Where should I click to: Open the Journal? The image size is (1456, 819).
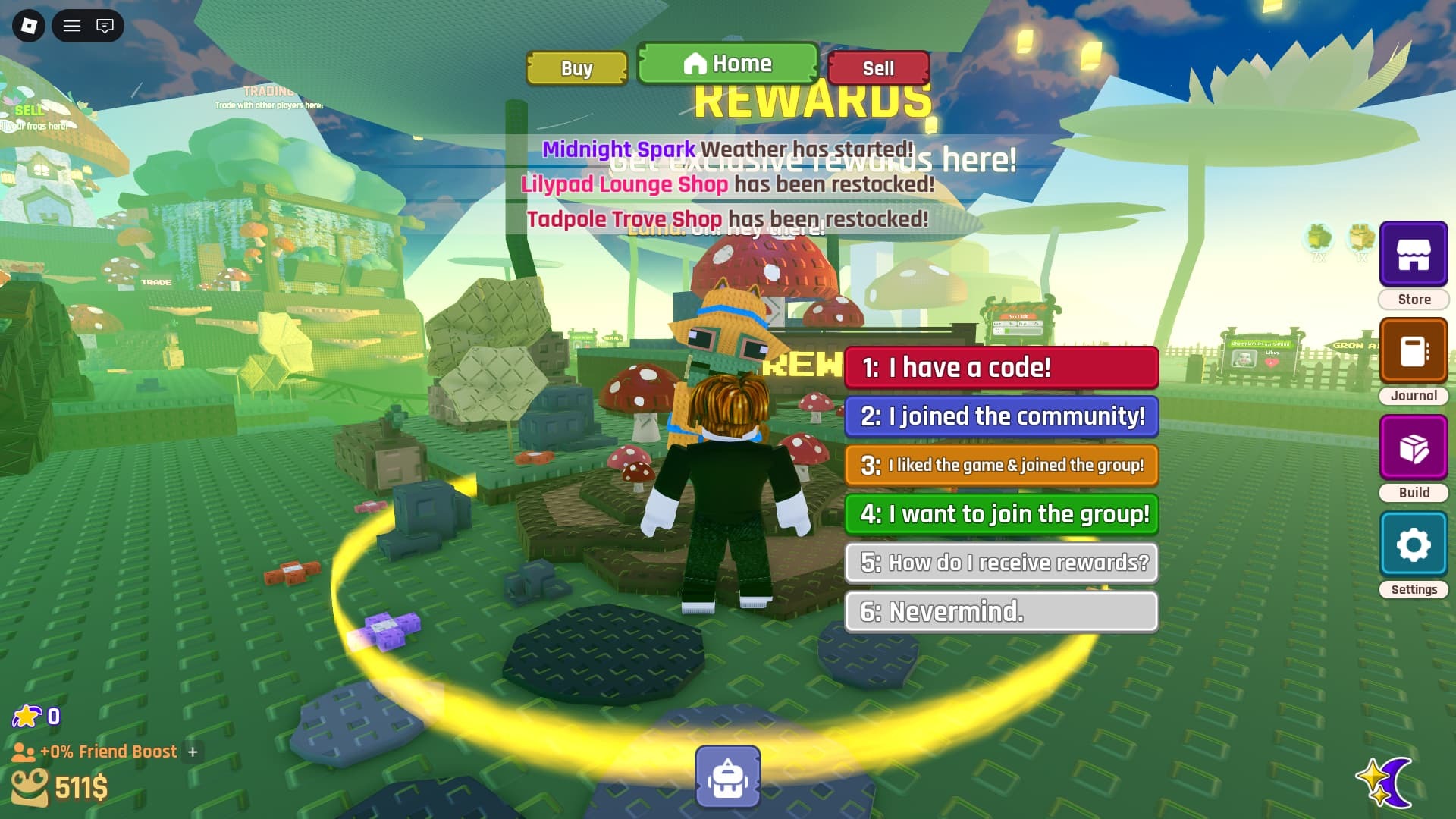[x=1413, y=350]
